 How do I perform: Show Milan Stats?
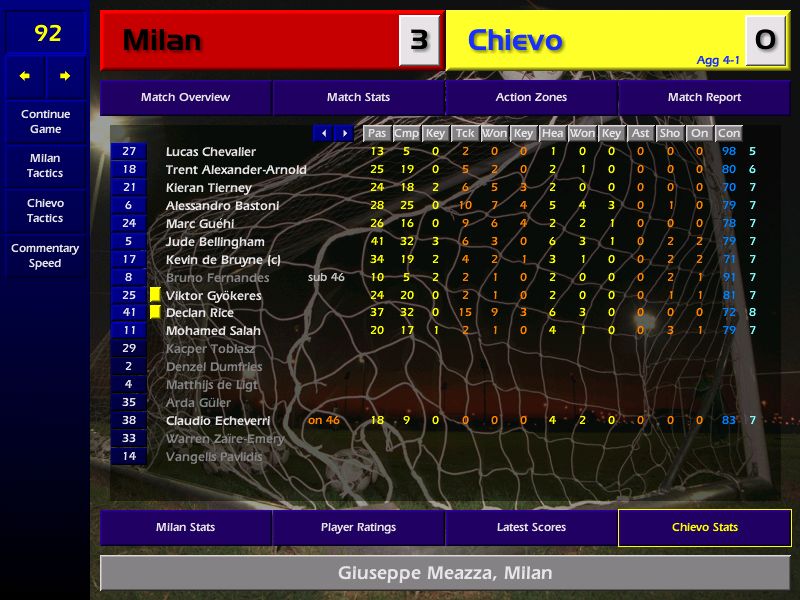click(185, 527)
